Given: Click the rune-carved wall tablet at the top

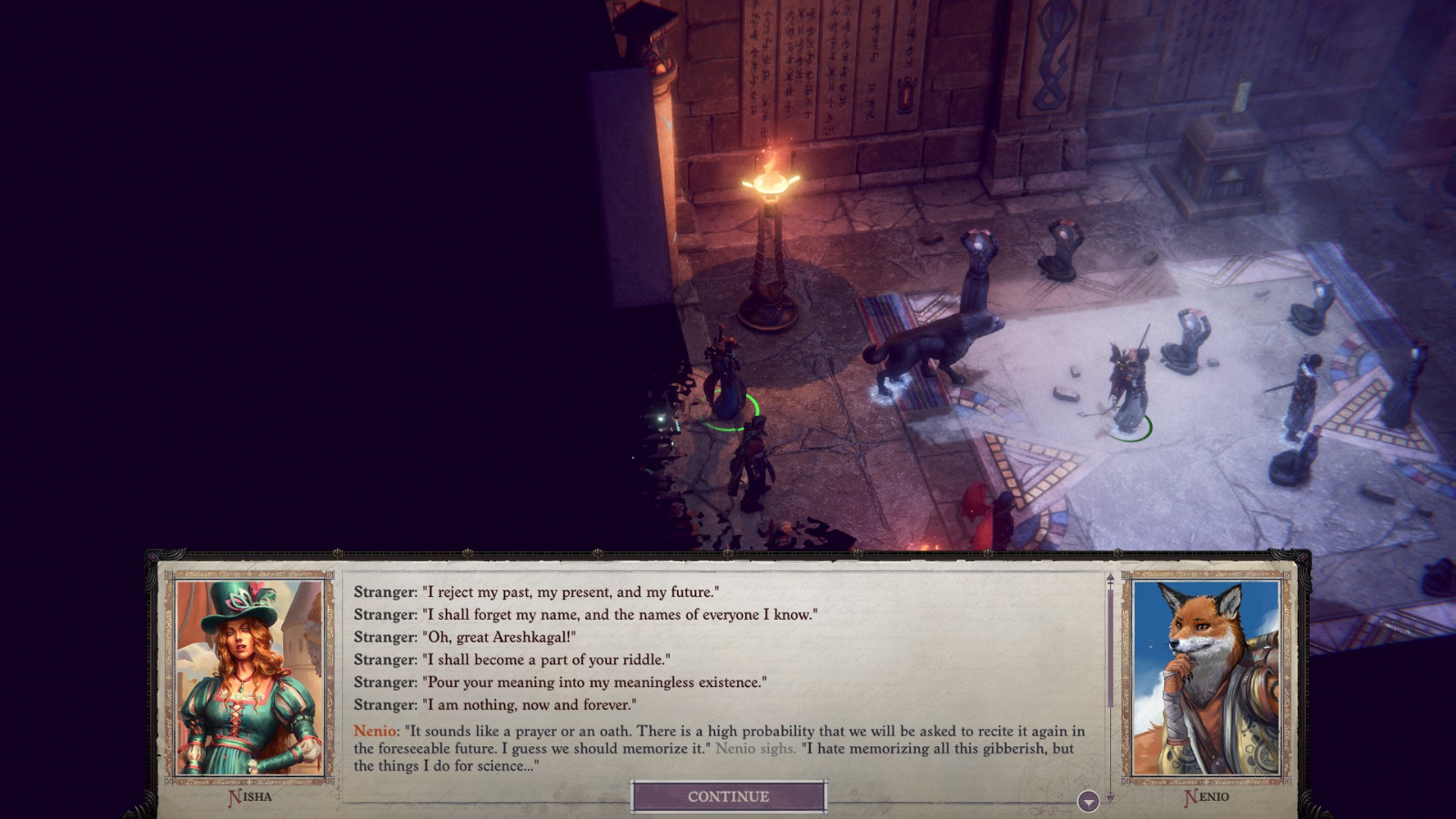Looking at the screenshot, I should (x=819, y=64).
